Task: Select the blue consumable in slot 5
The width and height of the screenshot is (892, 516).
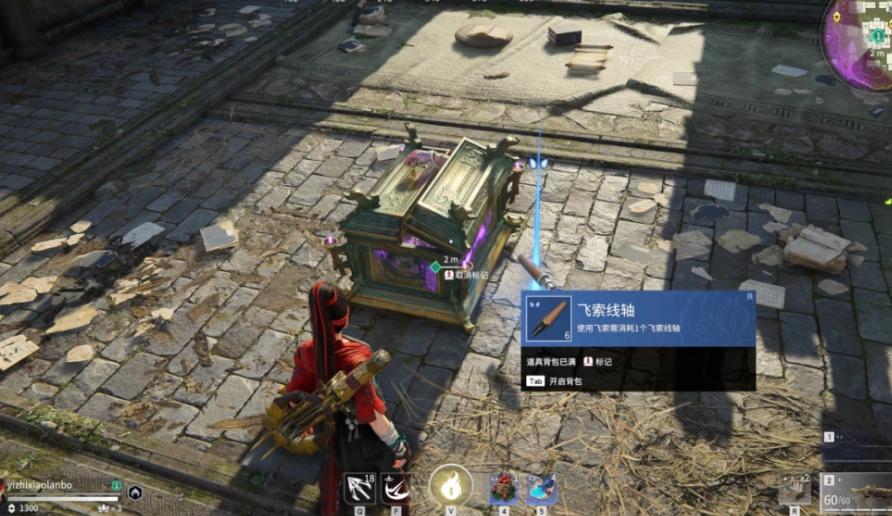Action: tap(541, 489)
